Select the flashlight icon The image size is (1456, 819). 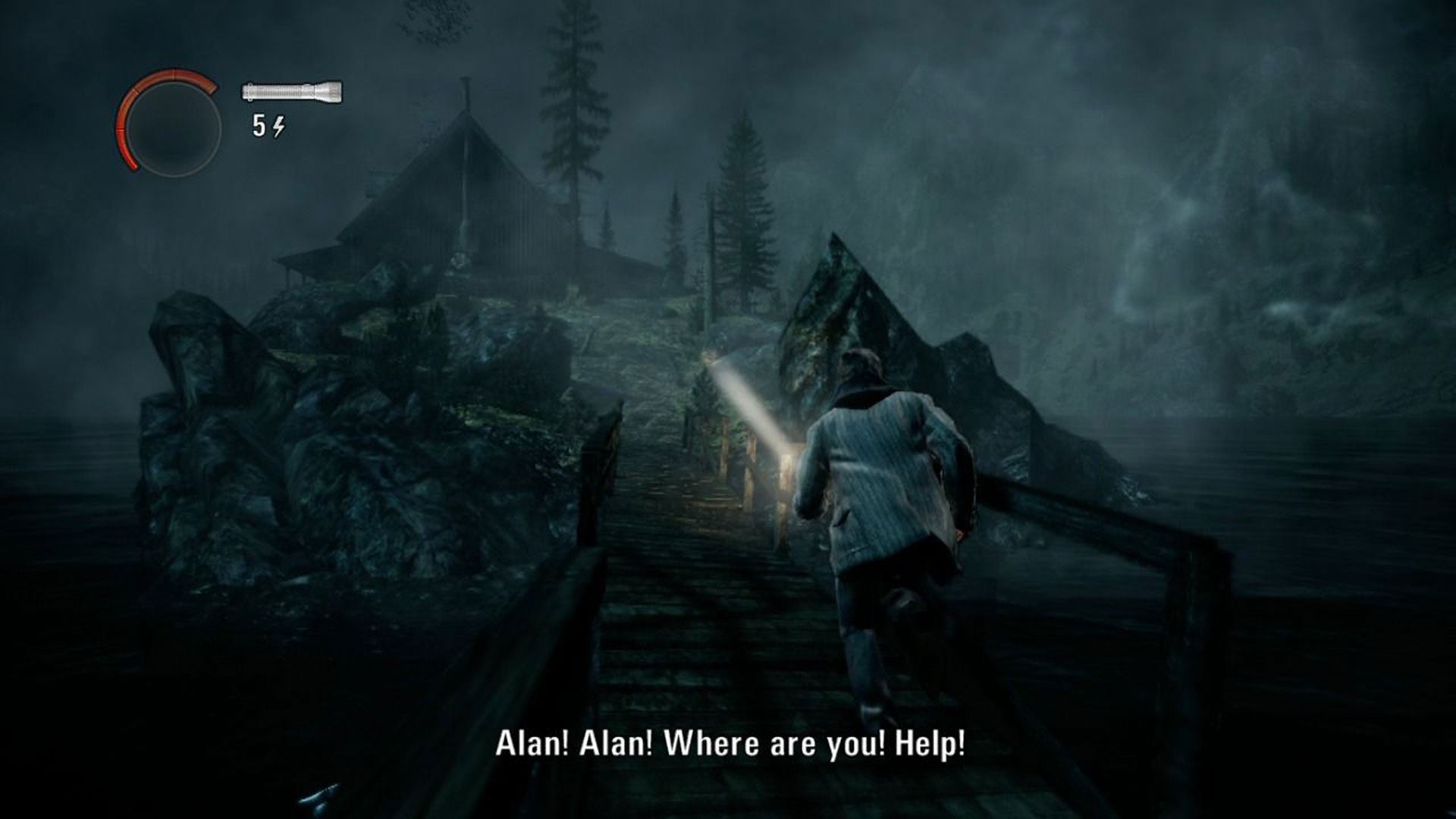pos(292,92)
